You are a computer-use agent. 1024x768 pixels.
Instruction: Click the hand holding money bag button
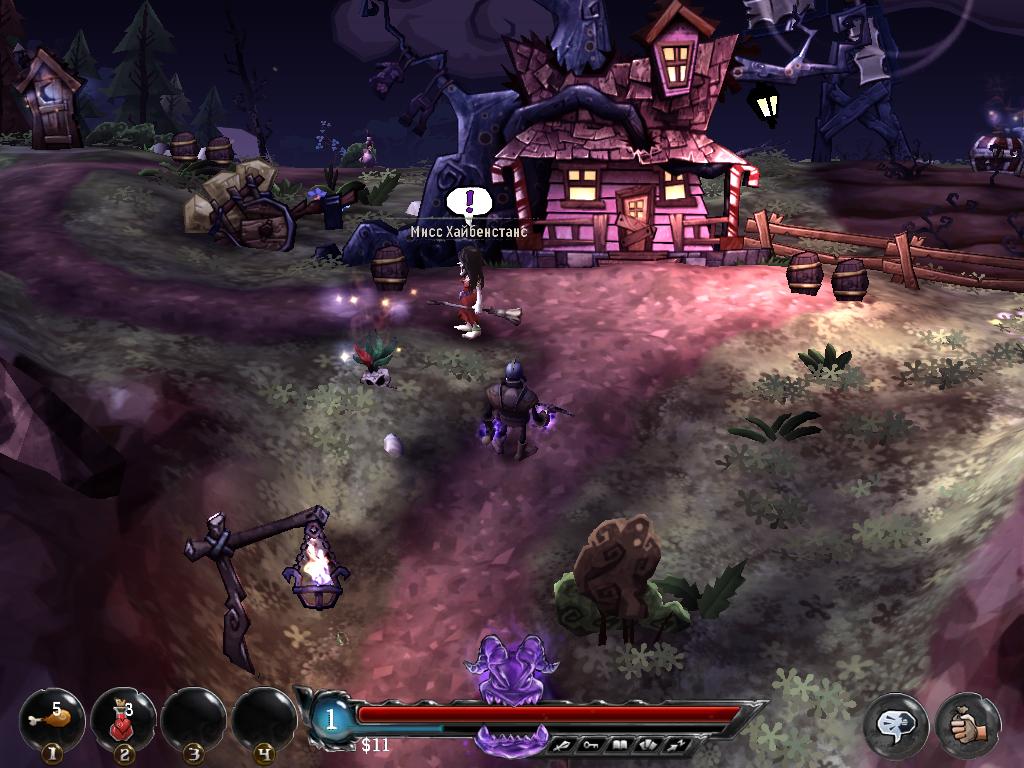tap(967, 724)
